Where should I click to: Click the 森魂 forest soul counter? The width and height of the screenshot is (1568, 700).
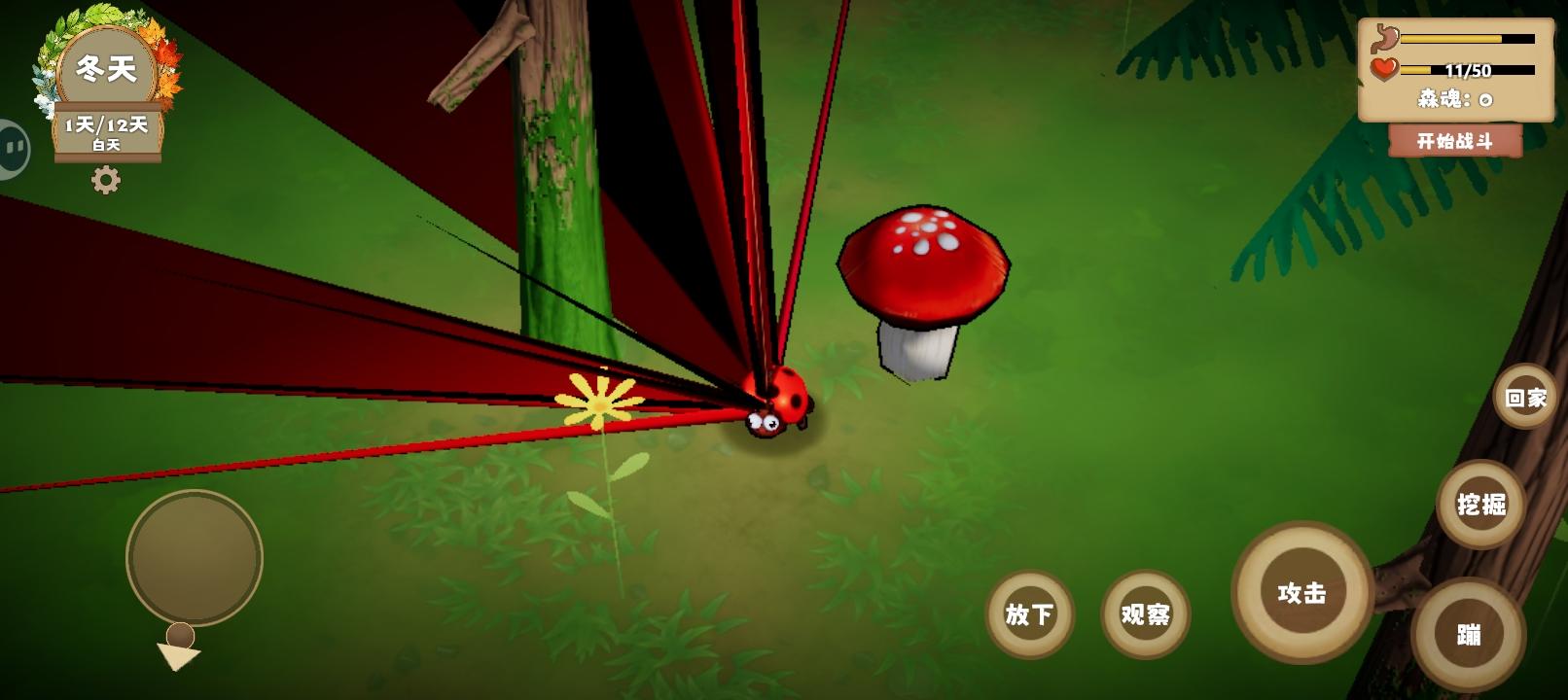[x=1452, y=96]
